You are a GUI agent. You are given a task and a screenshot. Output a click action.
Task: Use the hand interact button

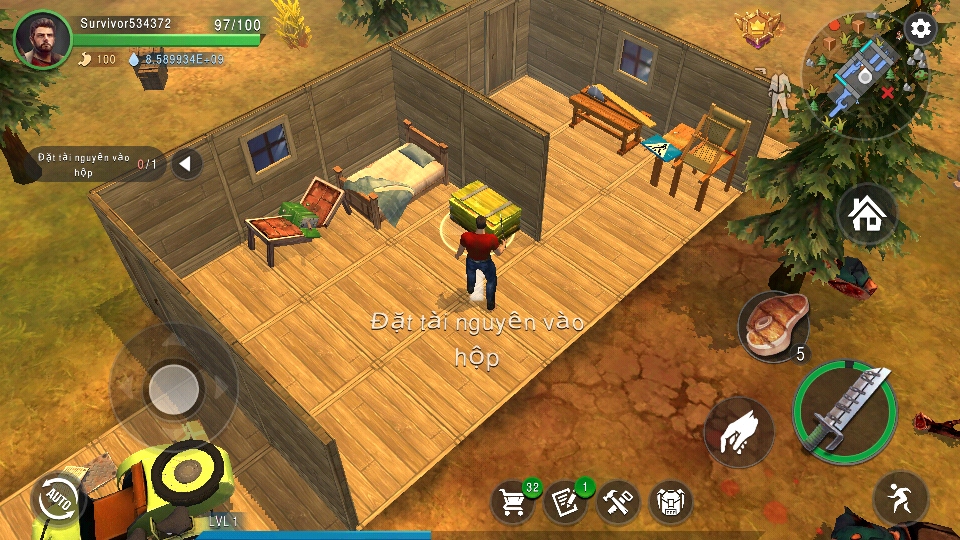tap(739, 431)
